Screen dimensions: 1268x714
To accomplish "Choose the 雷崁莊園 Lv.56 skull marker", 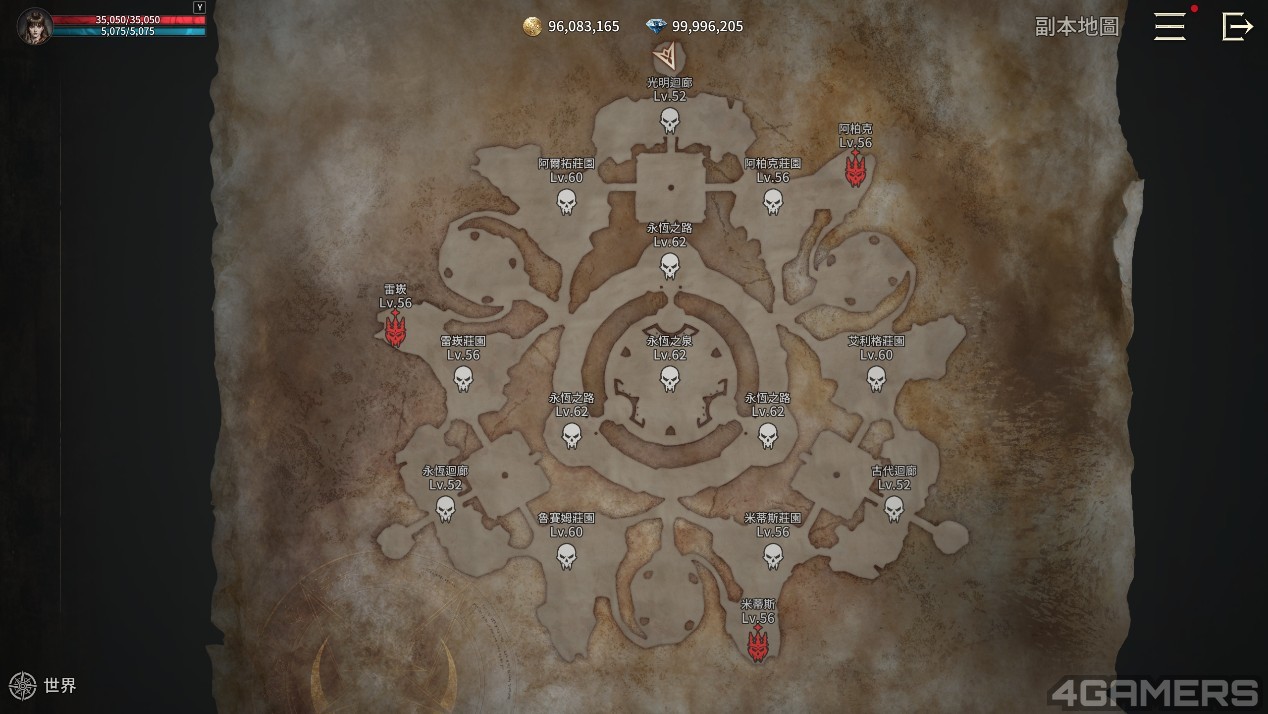I will pos(463,380).
